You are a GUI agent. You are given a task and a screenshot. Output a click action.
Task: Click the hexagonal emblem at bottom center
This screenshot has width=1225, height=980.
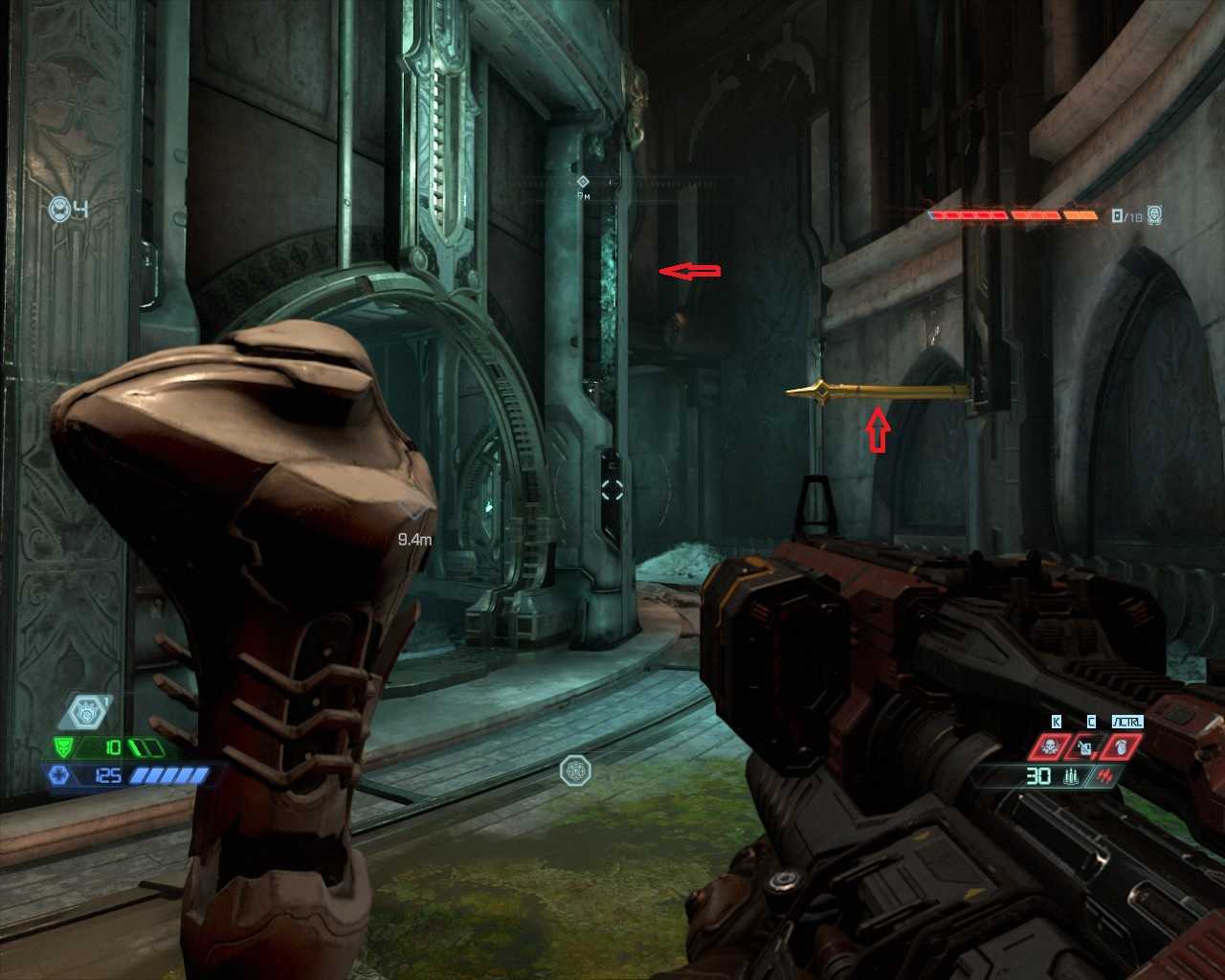pos(575,769)
